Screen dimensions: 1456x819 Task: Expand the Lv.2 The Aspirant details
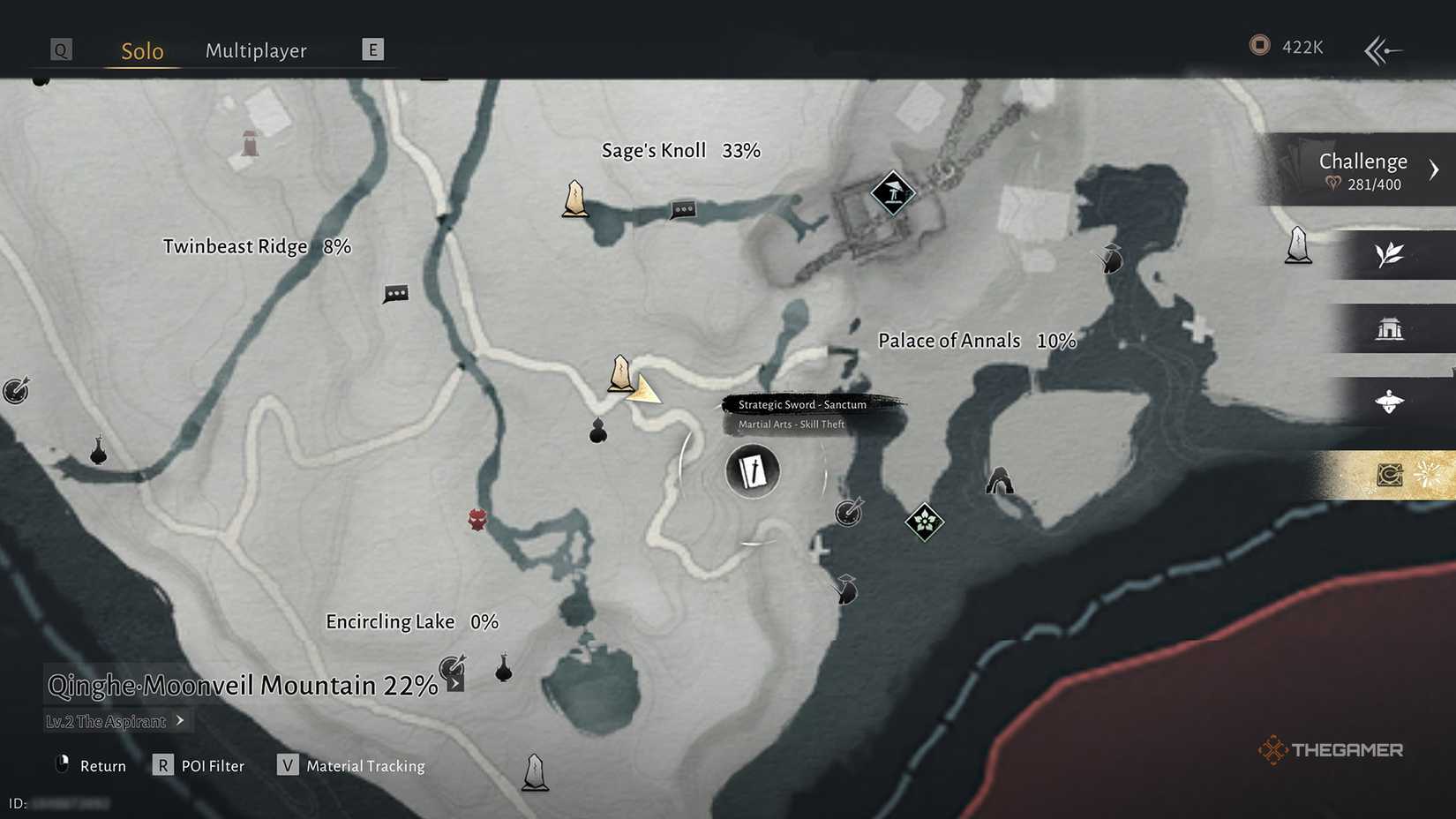tap(179, 721)
